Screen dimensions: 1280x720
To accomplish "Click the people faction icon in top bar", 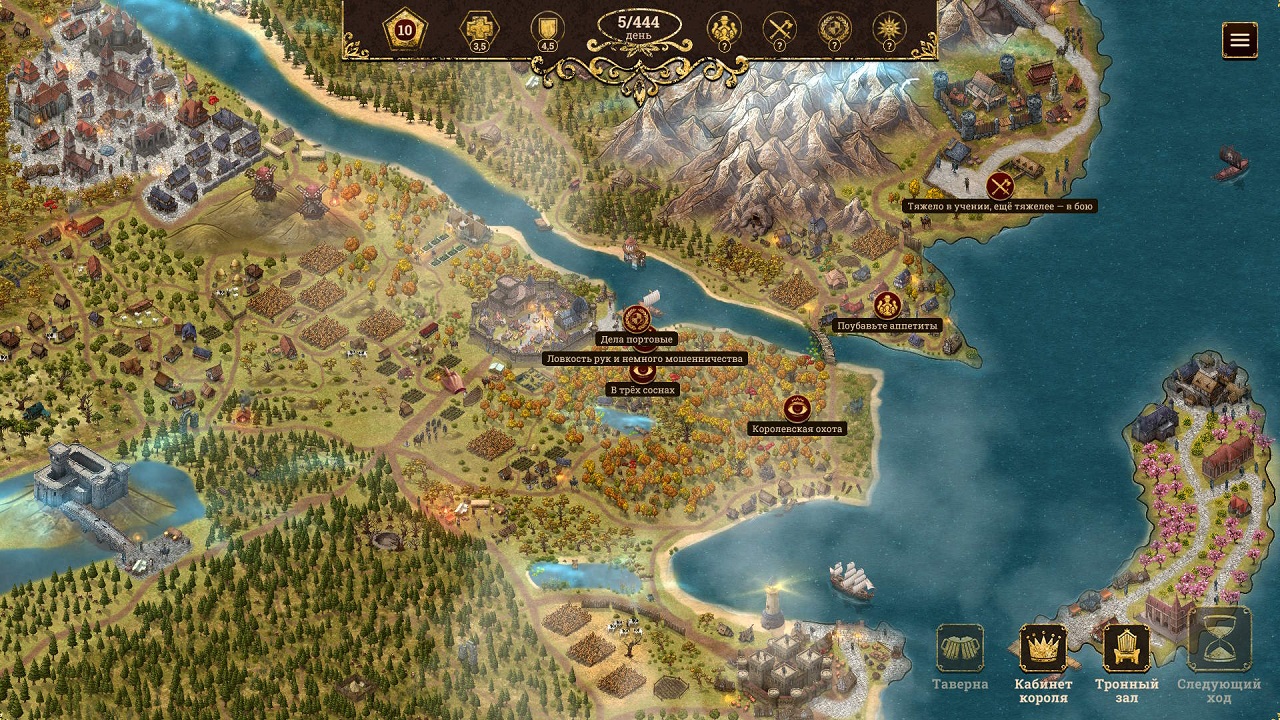I will click(x=723, y=30).
